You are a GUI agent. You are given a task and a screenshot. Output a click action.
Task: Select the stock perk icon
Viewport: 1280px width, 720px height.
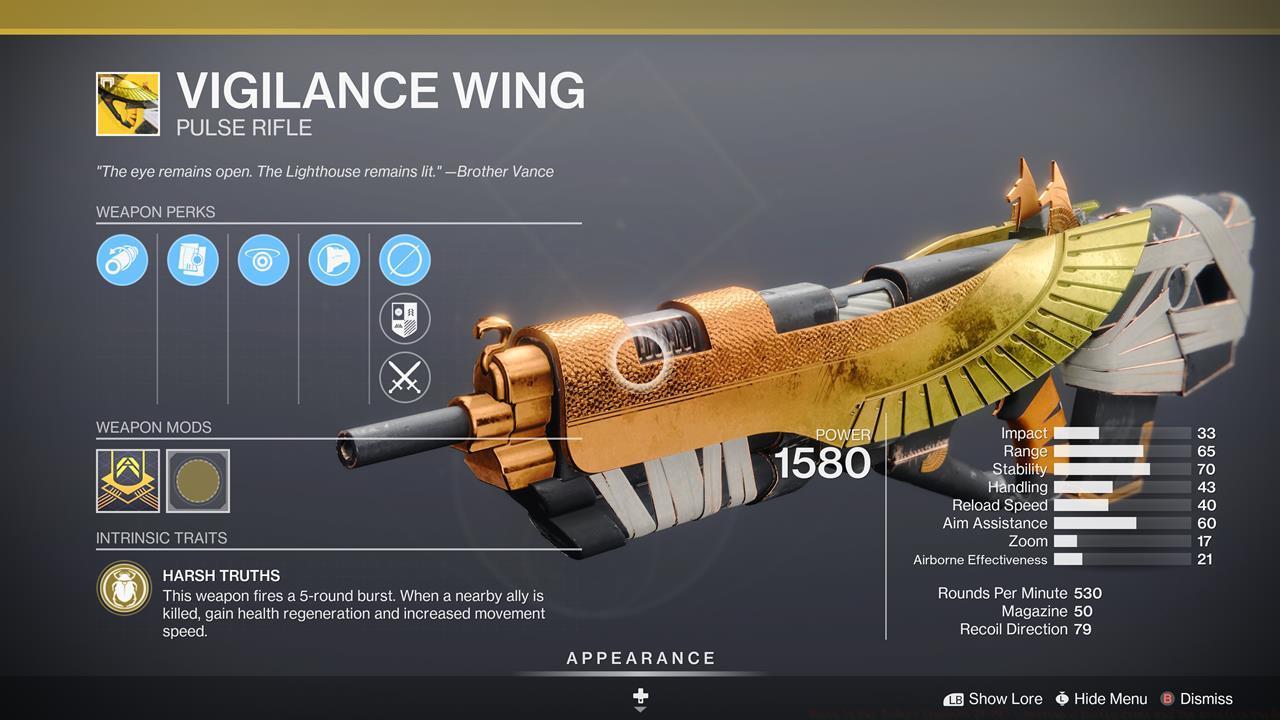coord(334,260)
